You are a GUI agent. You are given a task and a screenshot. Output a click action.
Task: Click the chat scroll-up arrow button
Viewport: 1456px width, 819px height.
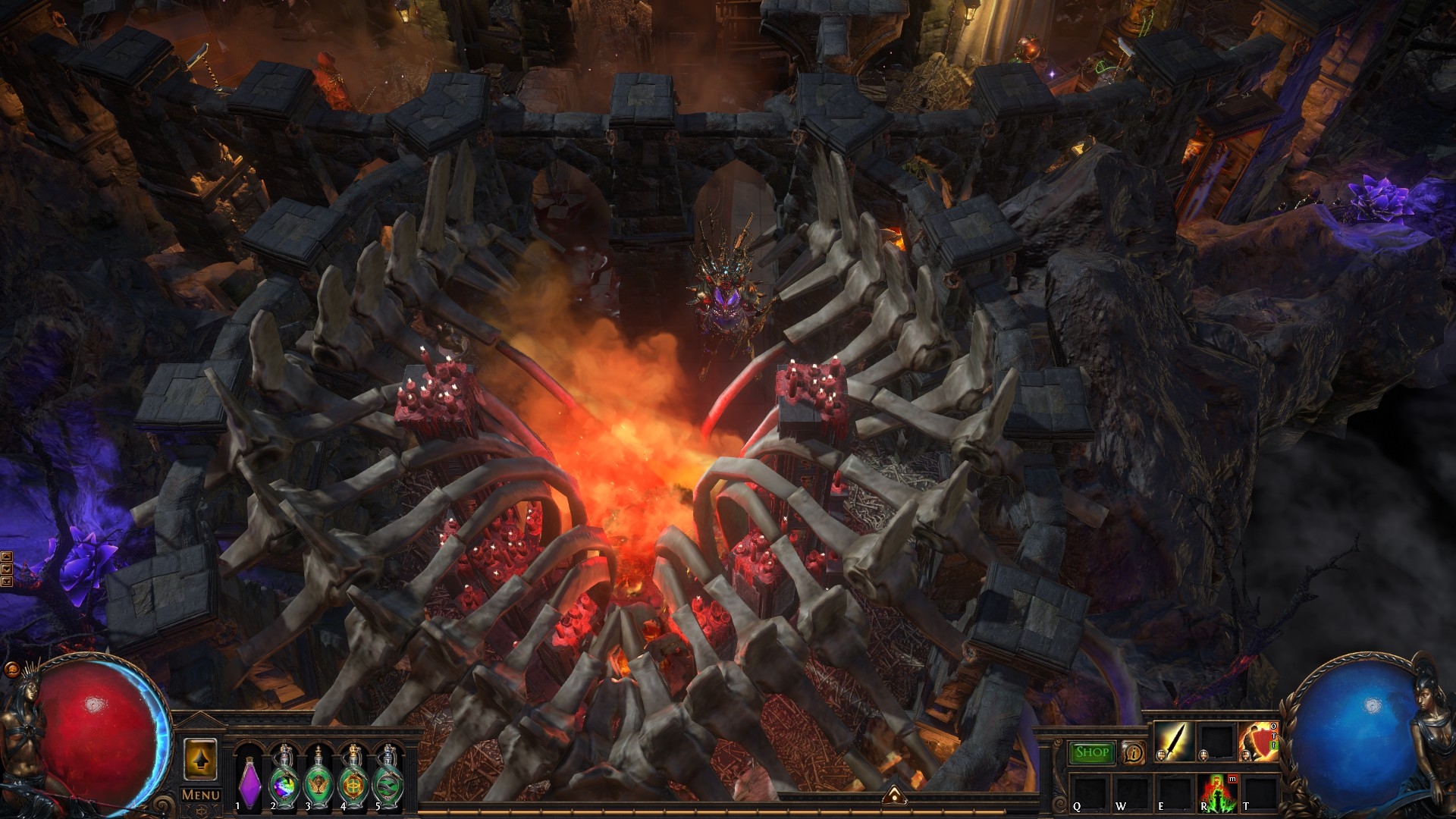pyautogui.click(x=7, y=557)
